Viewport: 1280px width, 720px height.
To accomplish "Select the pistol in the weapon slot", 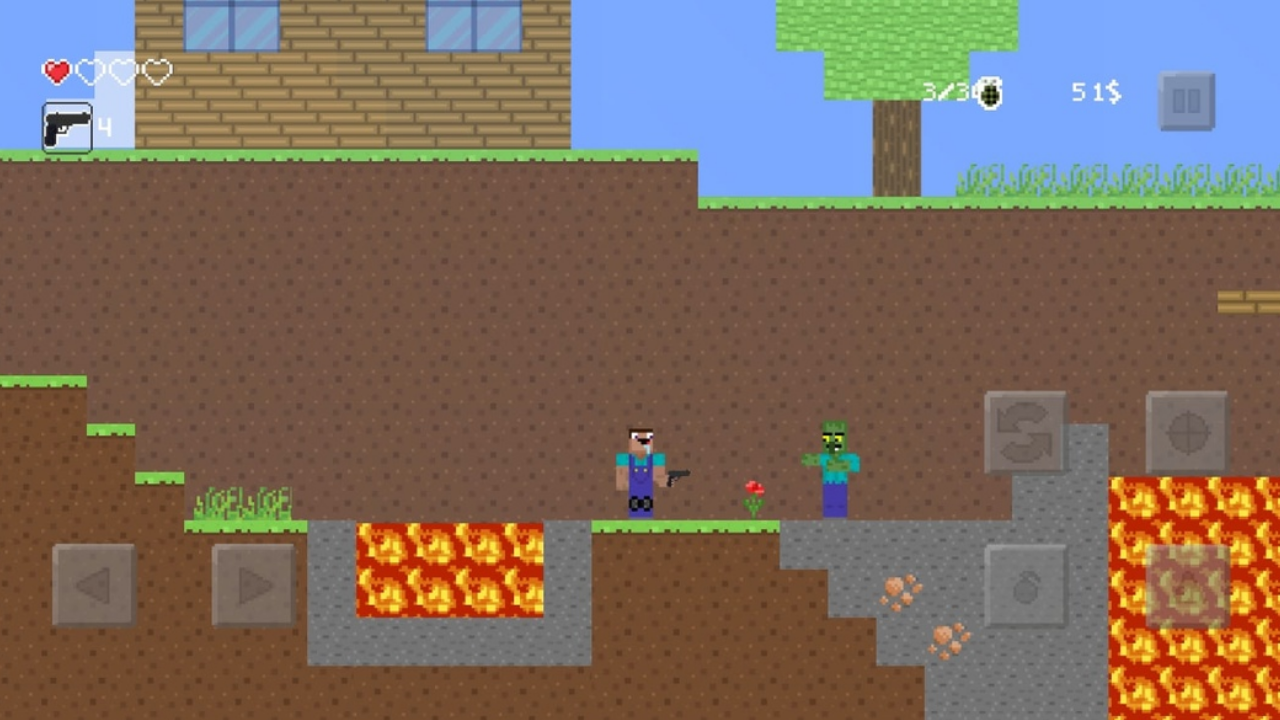I will pyautogui.click(x=66, y=127).
